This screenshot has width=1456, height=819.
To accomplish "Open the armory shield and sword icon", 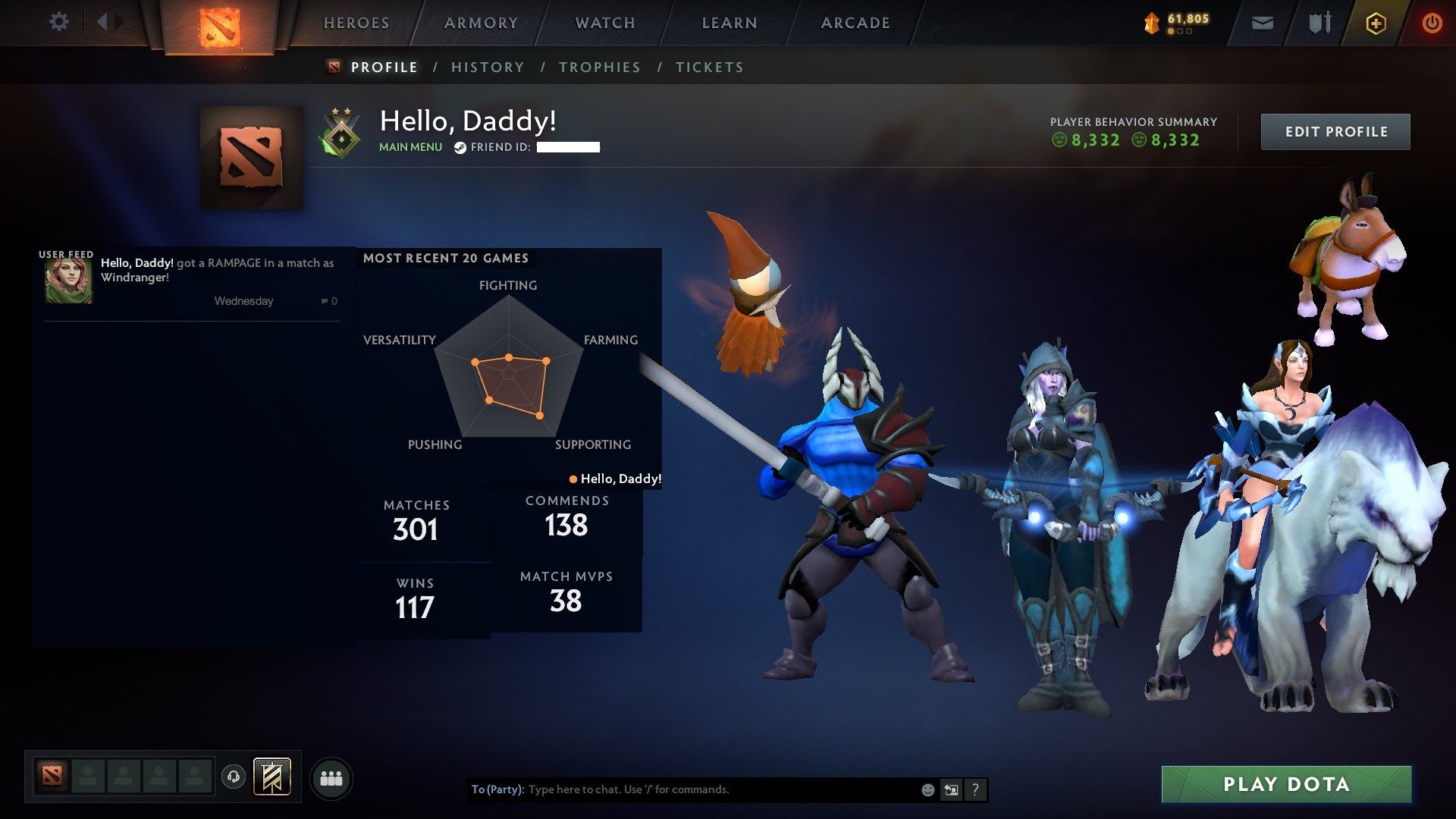I will click(x=1319, y=23).
